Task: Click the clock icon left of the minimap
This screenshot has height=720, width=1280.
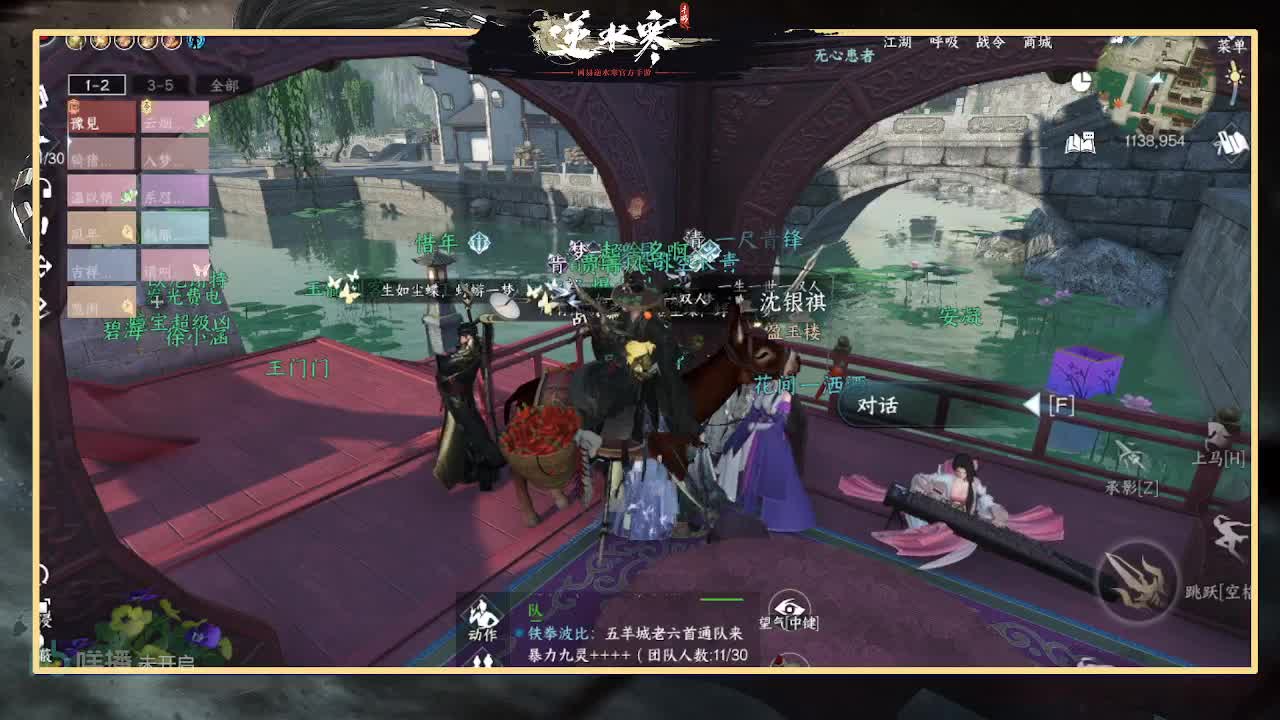Action: click(1080, 78)
